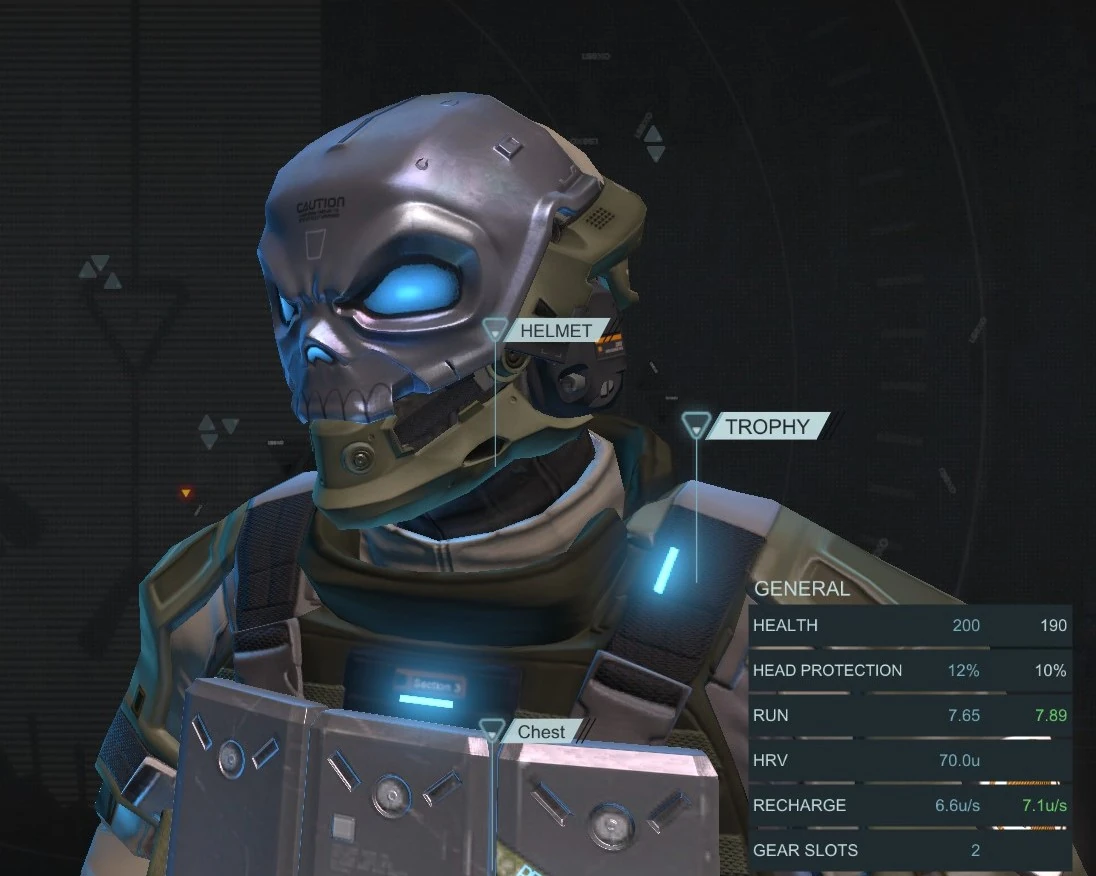
Task: Open the TROPHY customization slot
Action: (767, 427)
